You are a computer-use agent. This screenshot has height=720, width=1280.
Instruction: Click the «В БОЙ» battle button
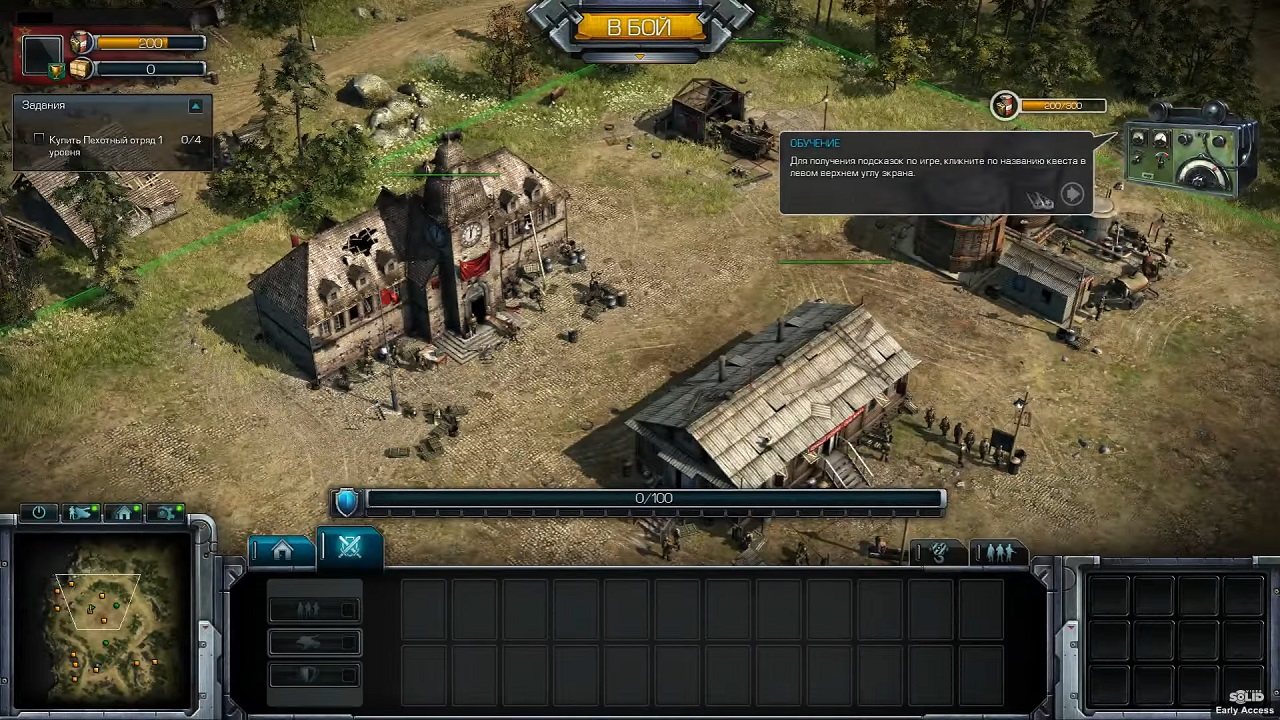pos(639,28)
